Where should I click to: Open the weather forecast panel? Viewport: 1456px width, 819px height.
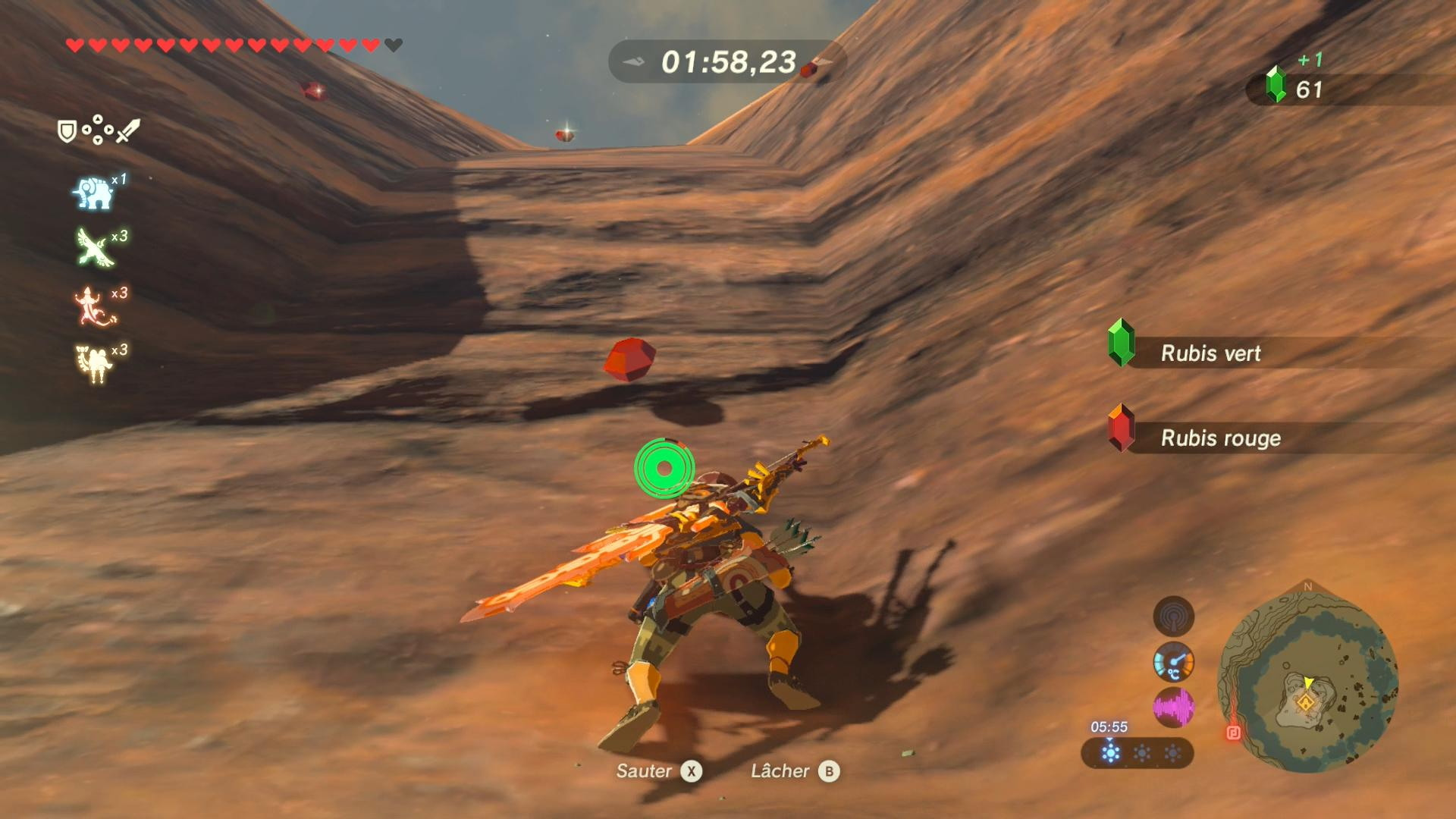coord(1137,753)
